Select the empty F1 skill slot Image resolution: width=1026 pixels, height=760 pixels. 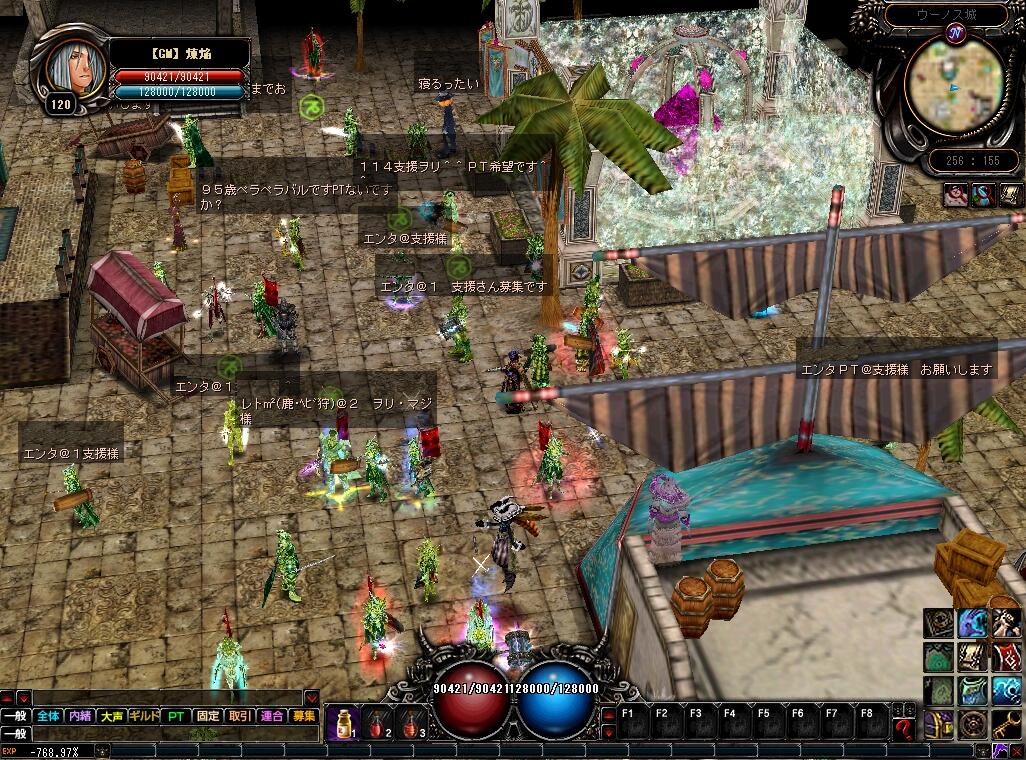(629, 722)
